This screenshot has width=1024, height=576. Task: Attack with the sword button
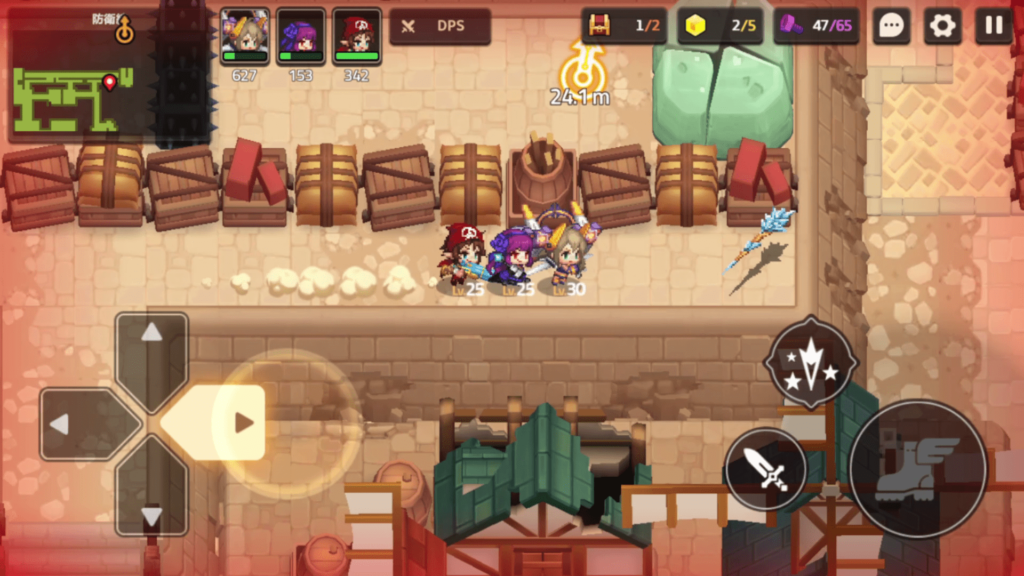pyautogui.click(x=766, y=468)
